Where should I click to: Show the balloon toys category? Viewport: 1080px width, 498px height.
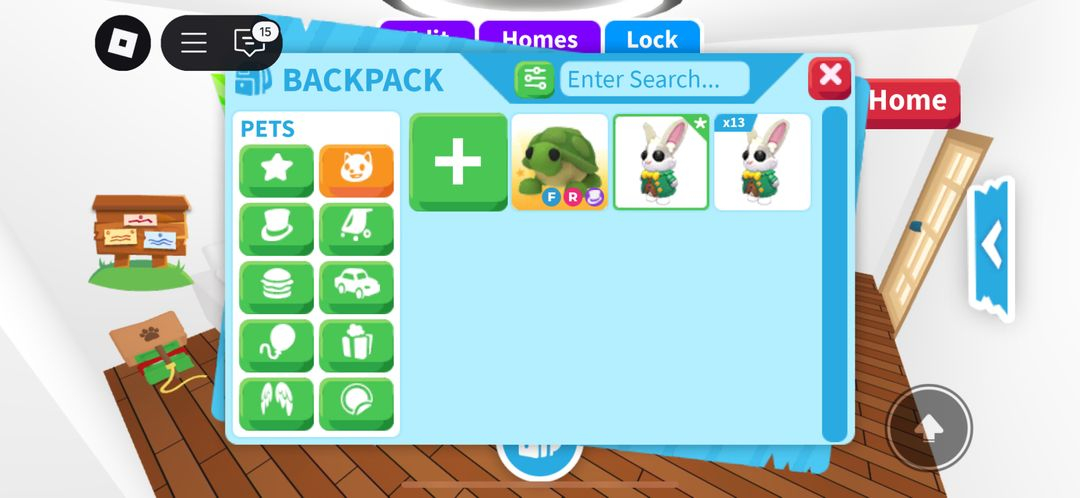click(x=276, y=346)
